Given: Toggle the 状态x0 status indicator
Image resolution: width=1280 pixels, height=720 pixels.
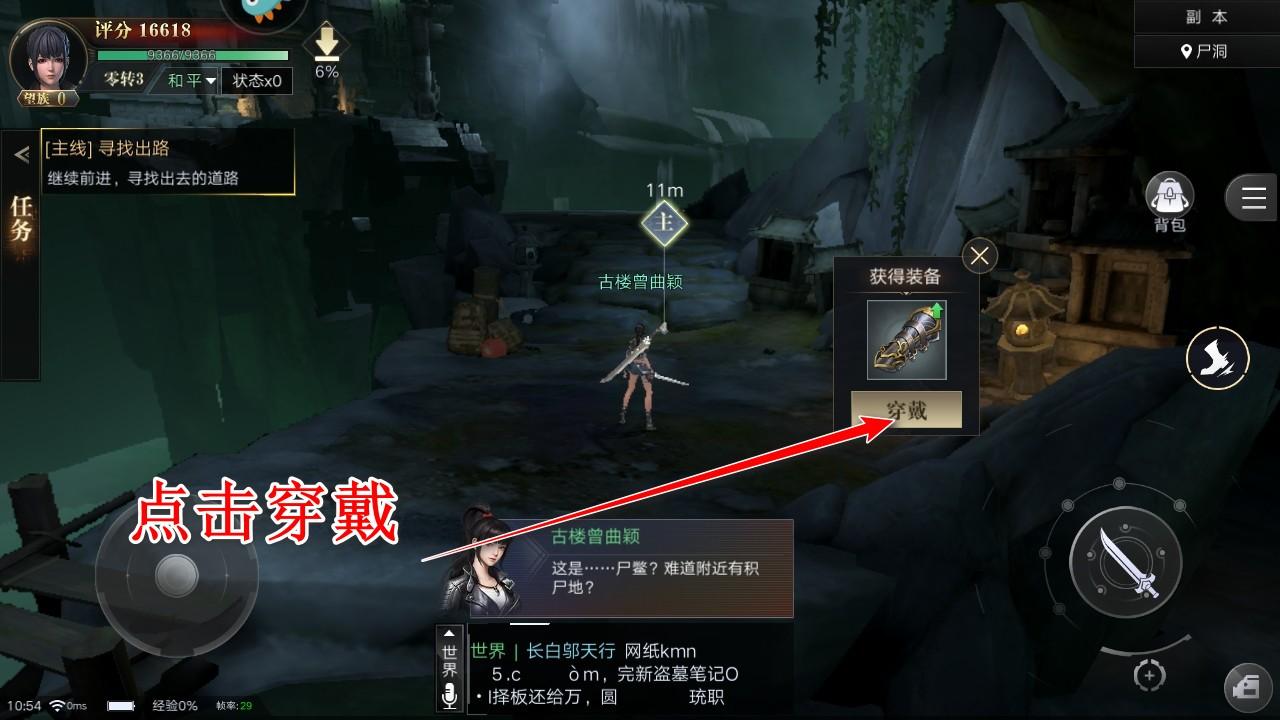Looking at the screenshot, I should 256,82.
